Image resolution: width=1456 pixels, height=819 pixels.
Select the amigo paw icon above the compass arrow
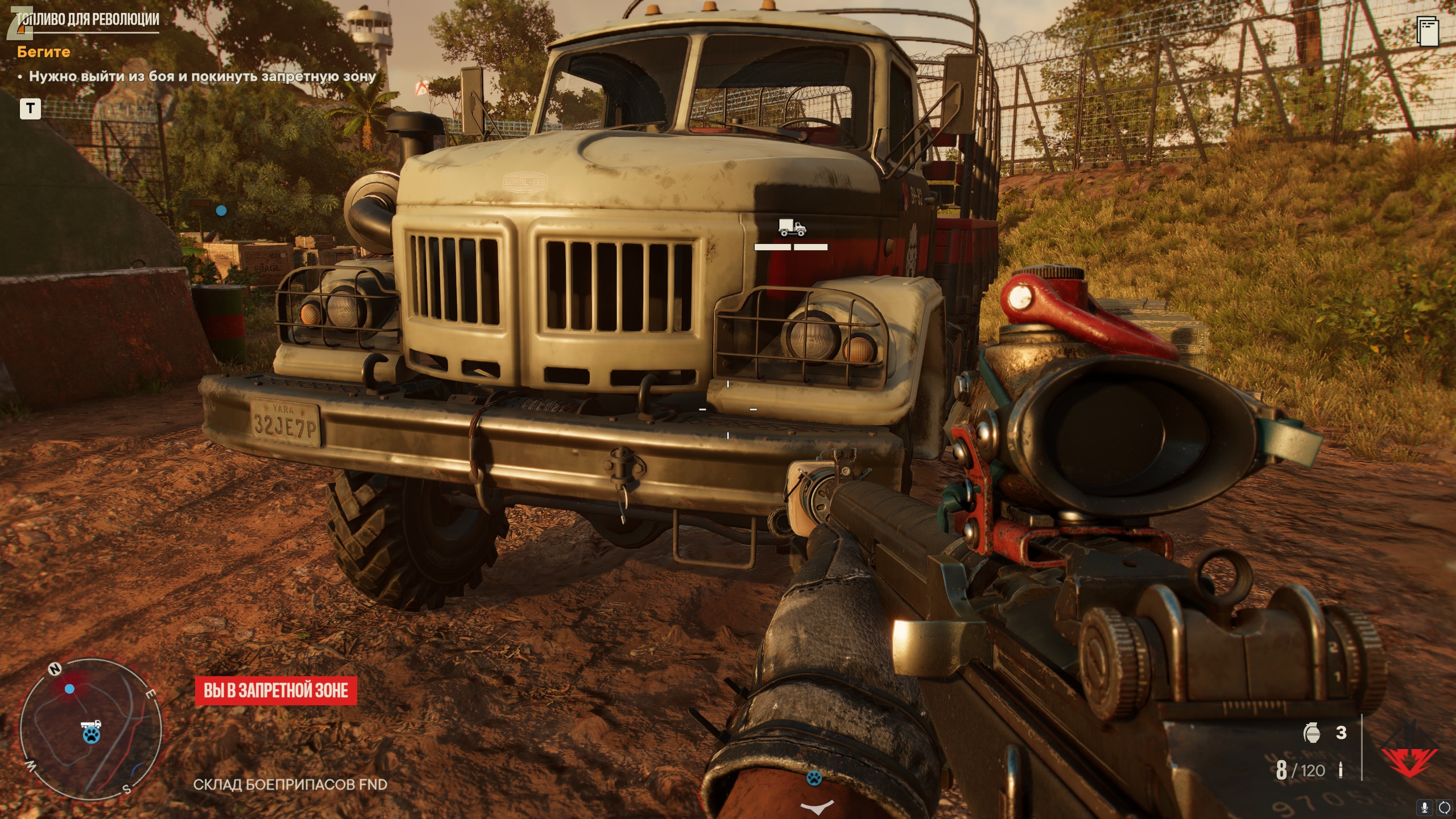coord(814,777)
